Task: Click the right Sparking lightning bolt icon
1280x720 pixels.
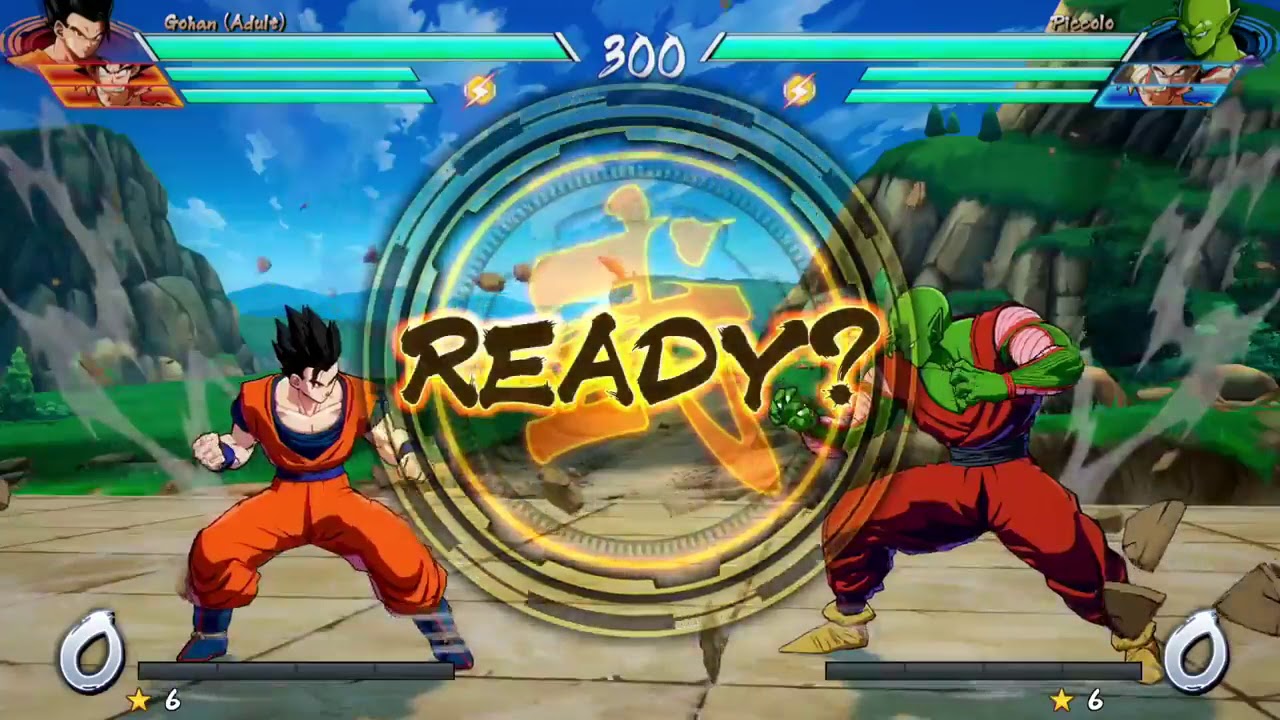Action: [x=798, y=88]
